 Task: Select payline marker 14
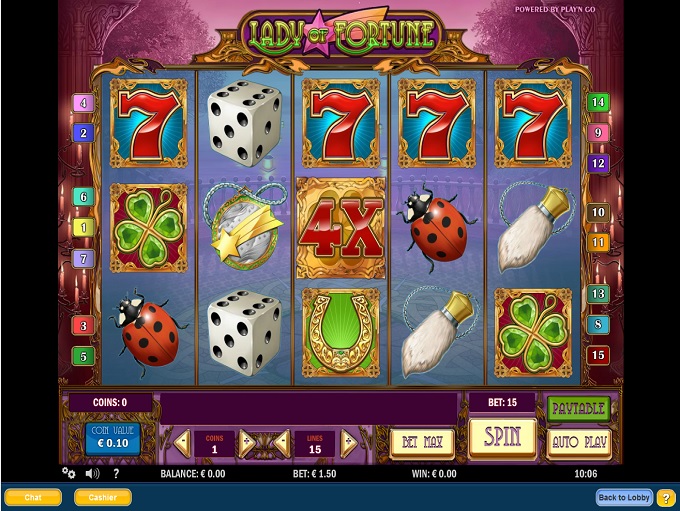point(598,102)
